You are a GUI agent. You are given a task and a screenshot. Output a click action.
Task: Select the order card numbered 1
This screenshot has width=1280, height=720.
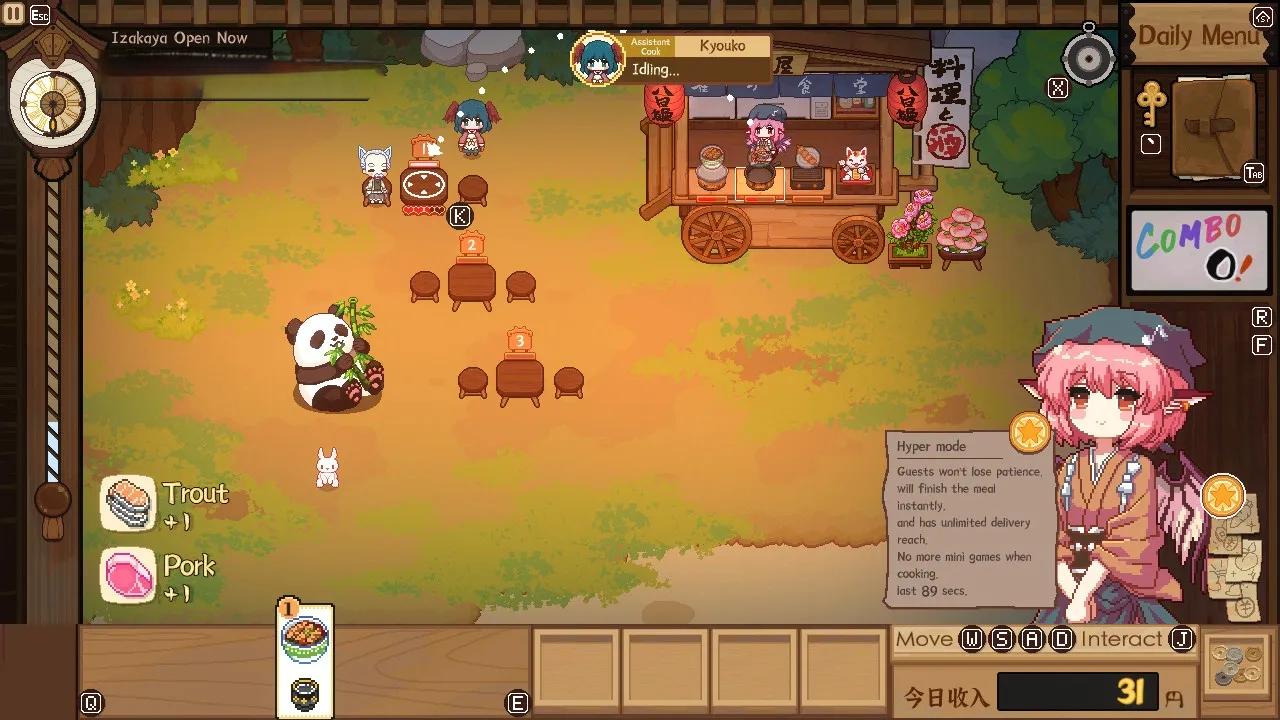[305, 660]
